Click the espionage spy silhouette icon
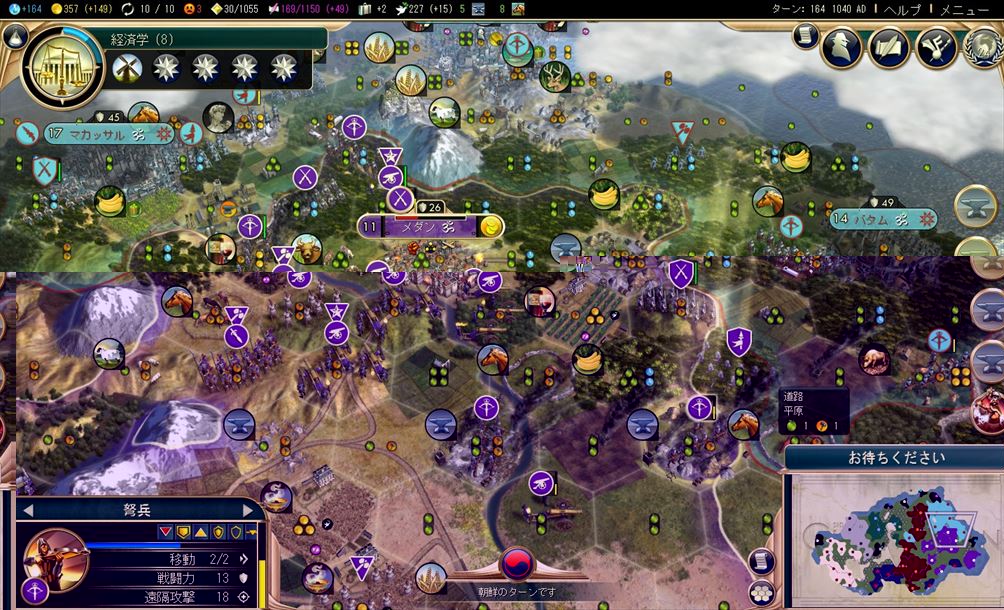The image size is (1004, 610). [841, 46]
